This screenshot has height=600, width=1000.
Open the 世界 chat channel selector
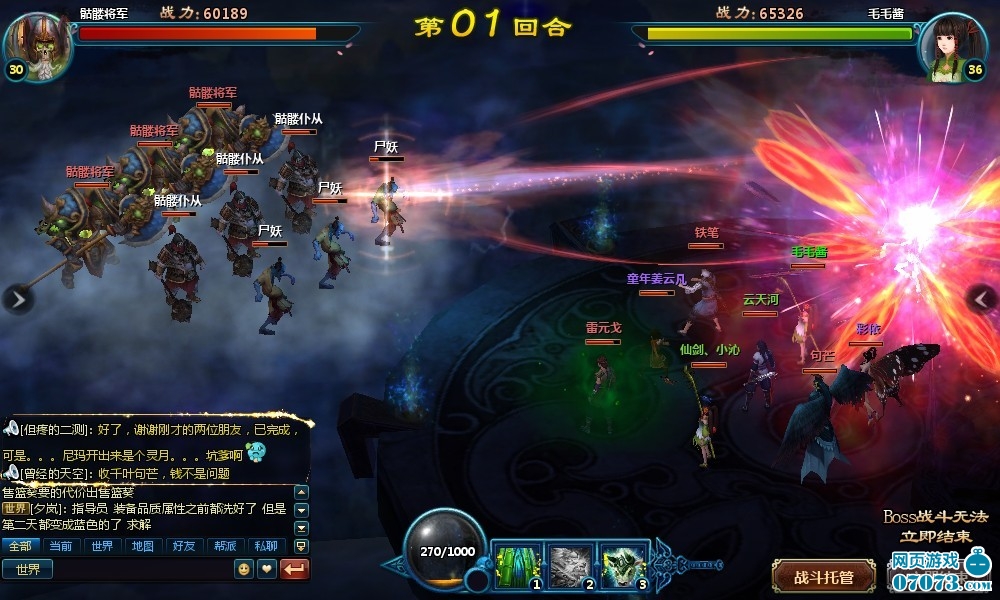pos(28,569)
